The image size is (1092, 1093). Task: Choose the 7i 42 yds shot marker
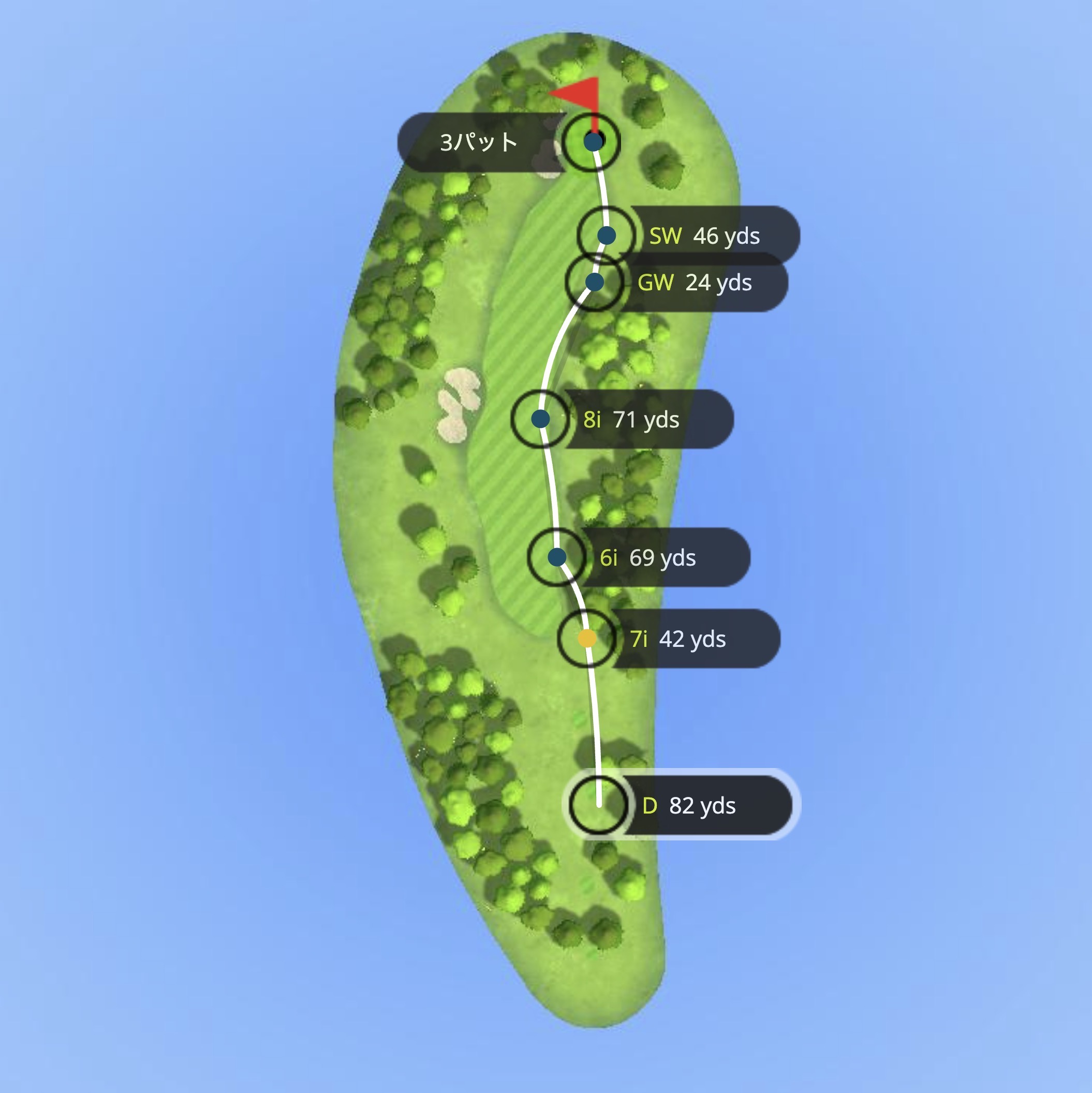587,639
